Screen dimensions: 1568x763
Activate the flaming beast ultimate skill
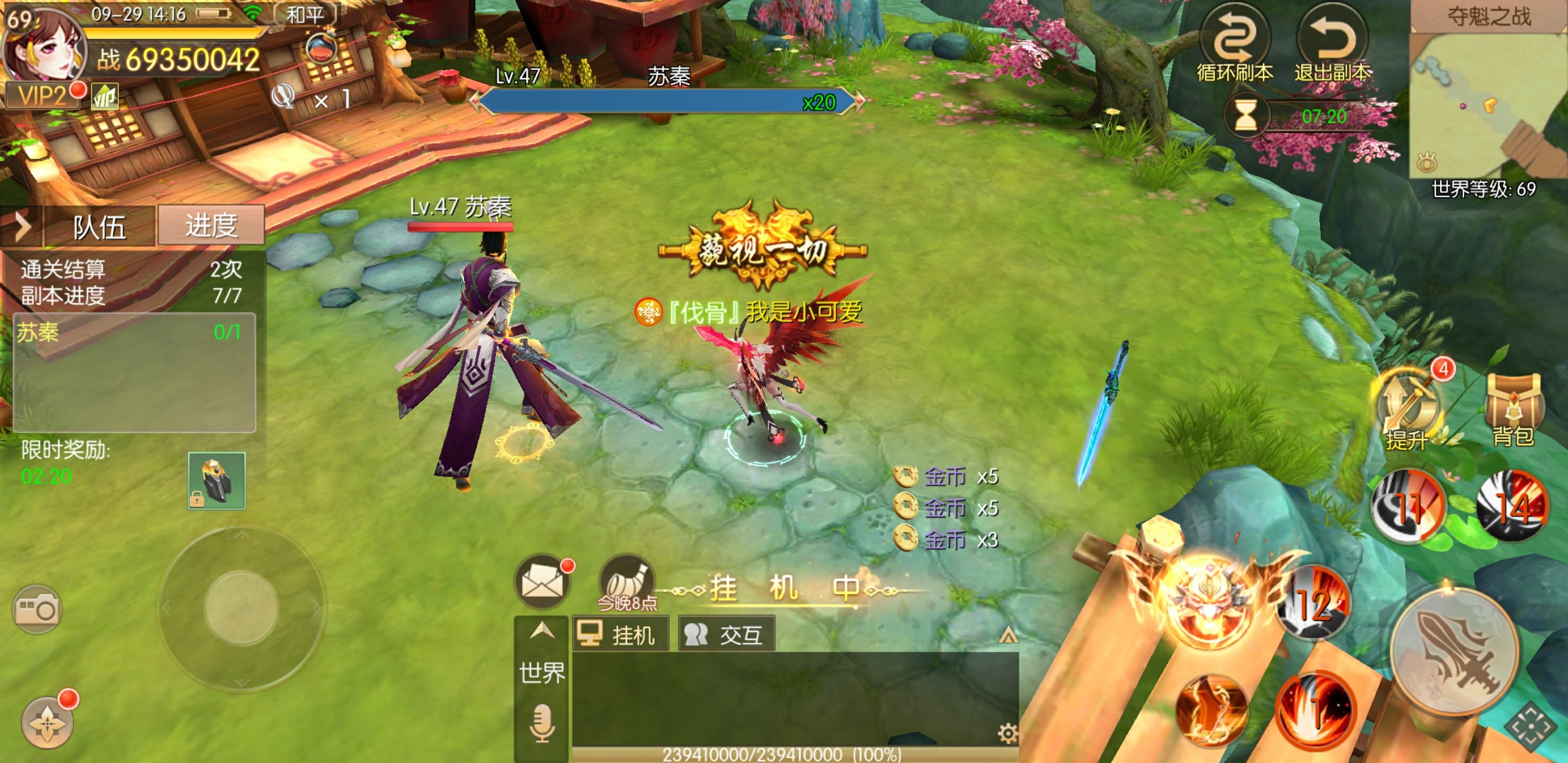1212,603
